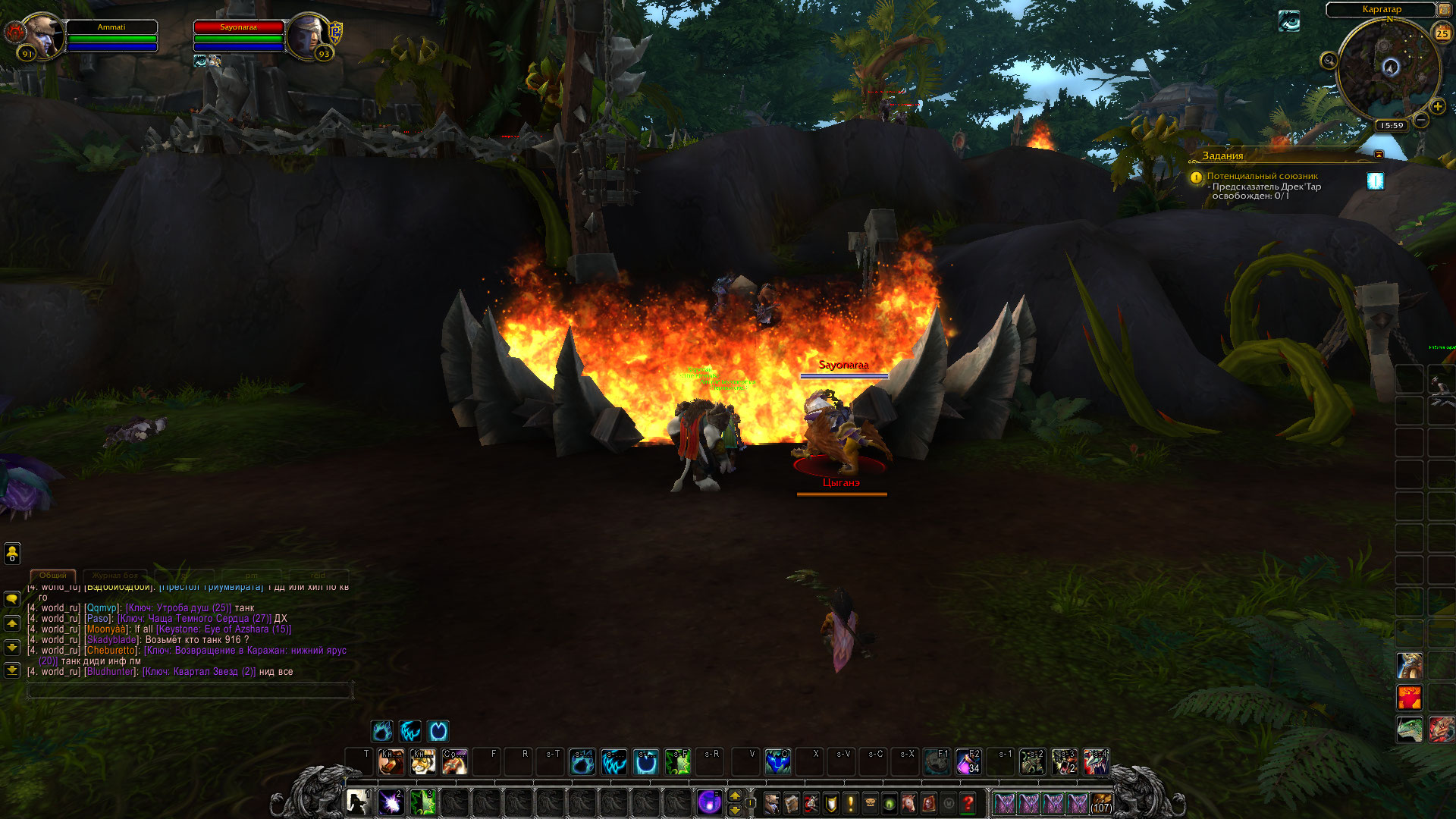Open the chat speech bubble menu

[12, 599]
